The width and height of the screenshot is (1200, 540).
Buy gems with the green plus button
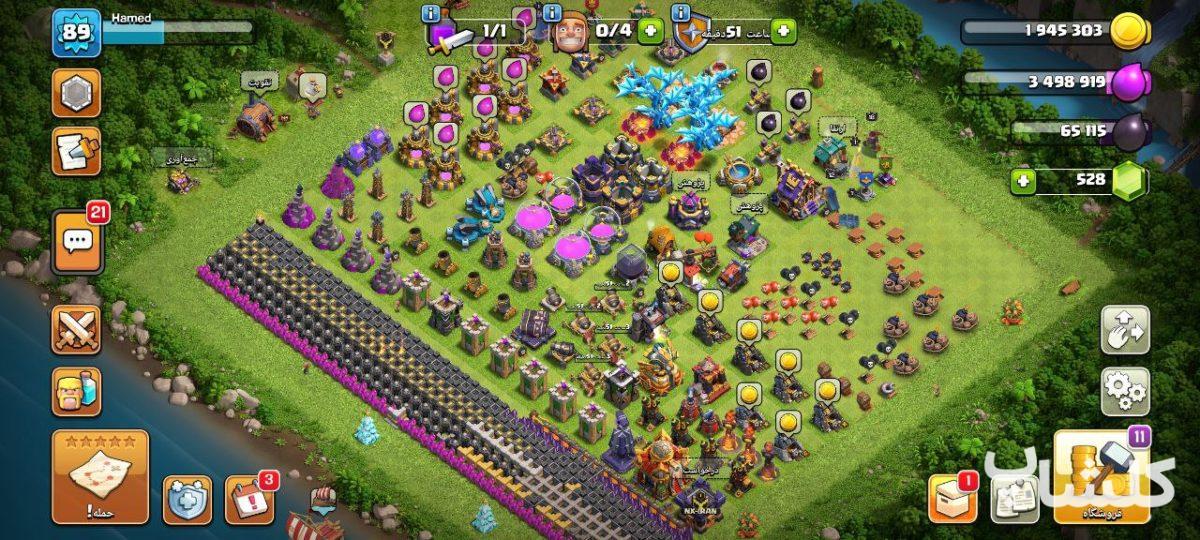(x=1022, y=181)
